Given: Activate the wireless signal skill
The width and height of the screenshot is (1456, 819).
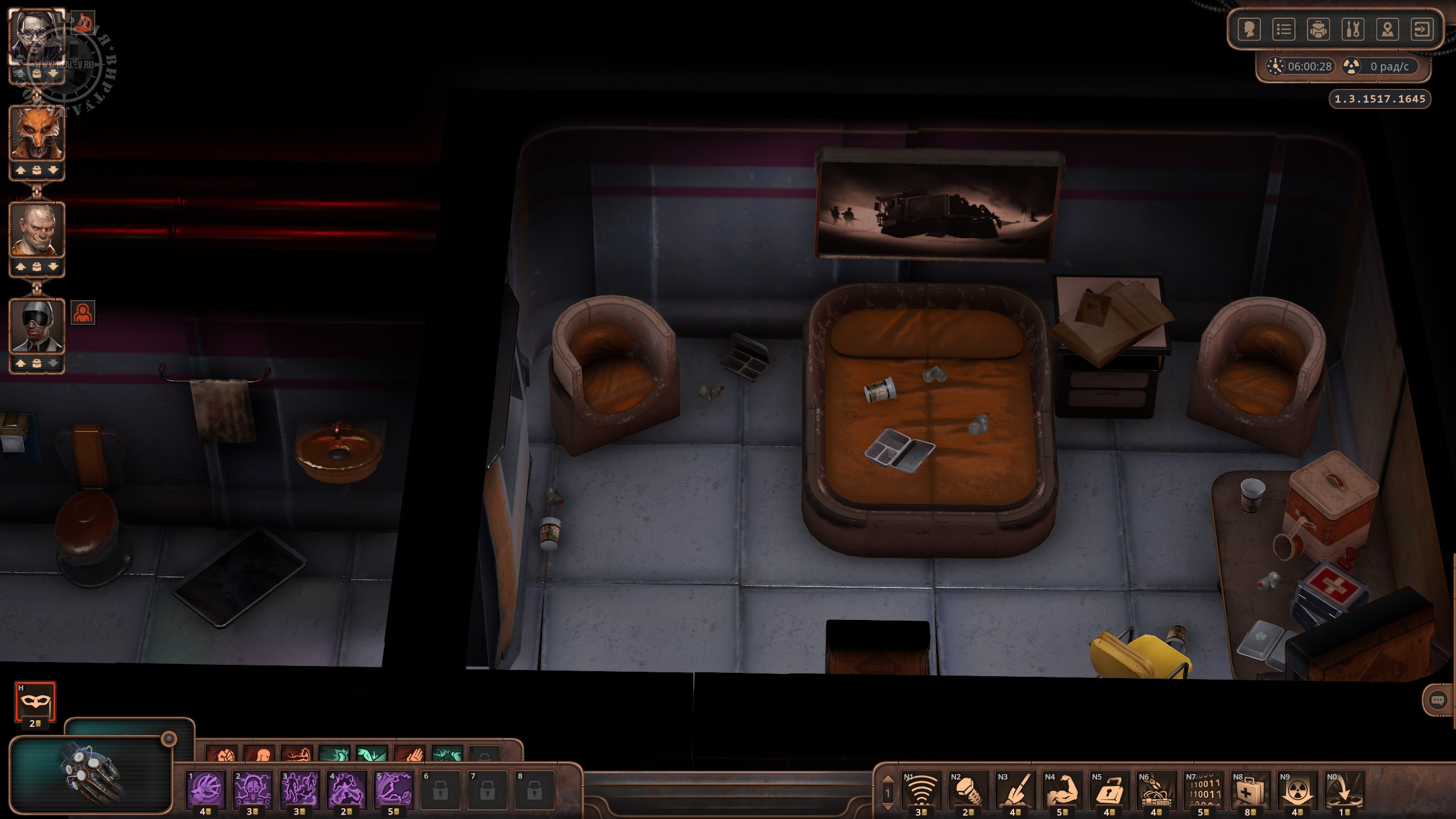Looking at the screenshot, I should click(921, 789).
